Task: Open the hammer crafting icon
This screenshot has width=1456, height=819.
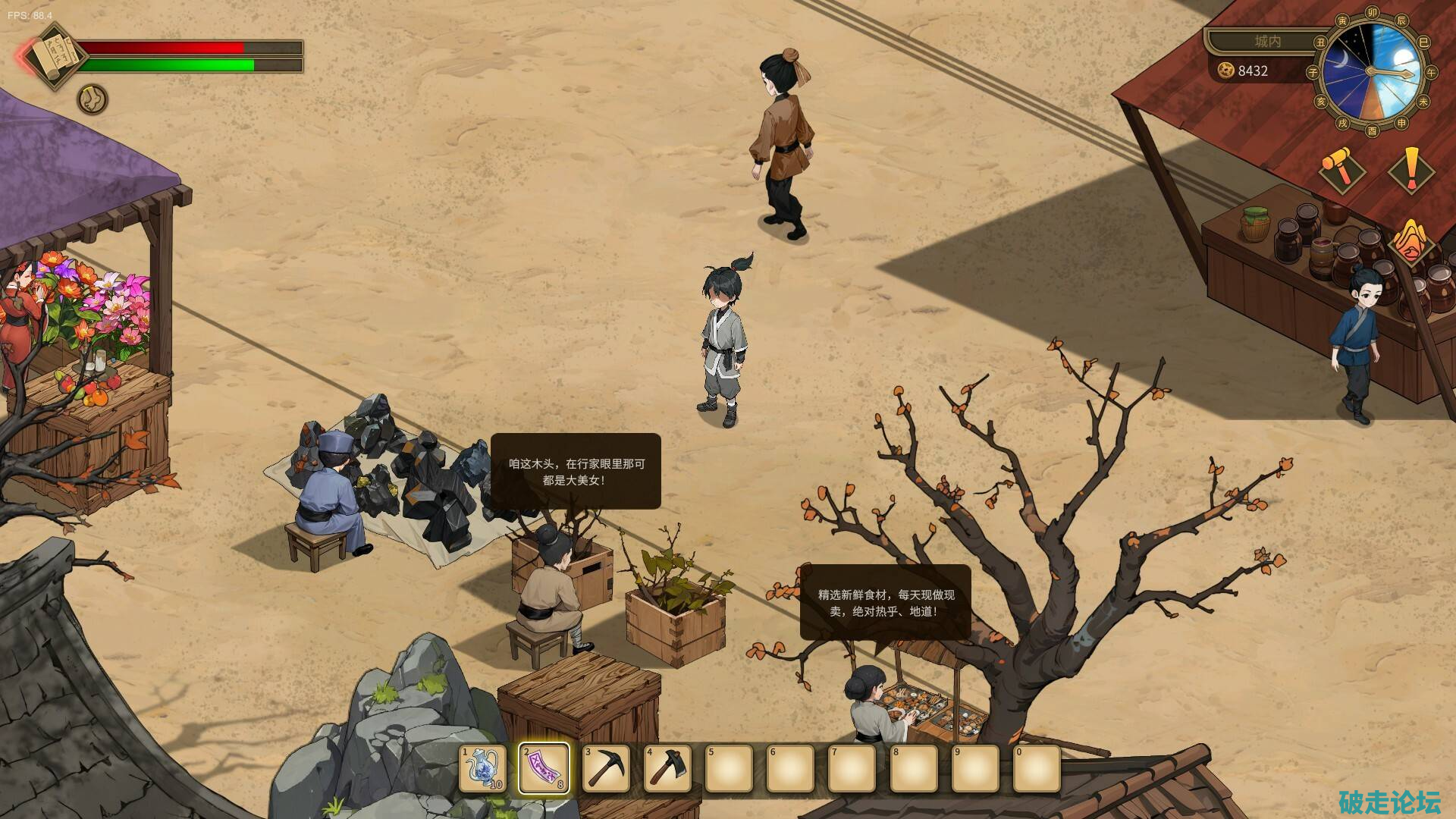Action: (1341, 168)
